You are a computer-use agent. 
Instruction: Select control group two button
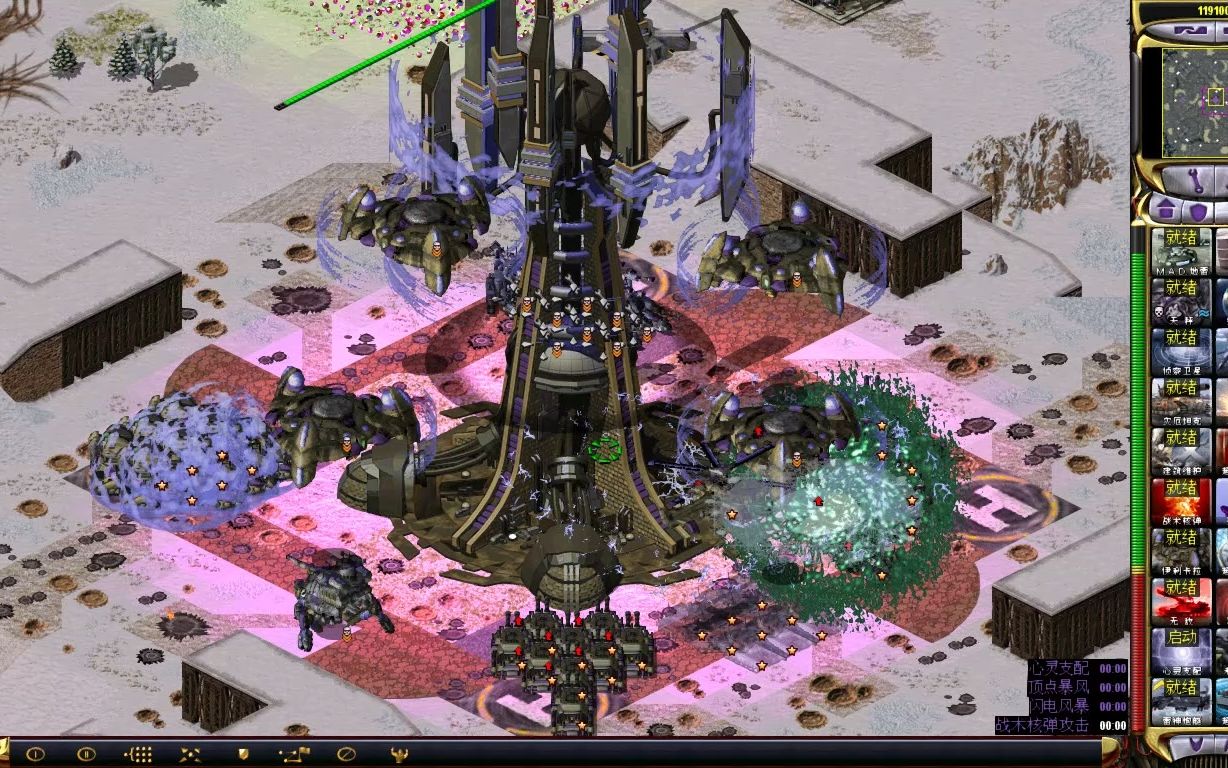87,754
